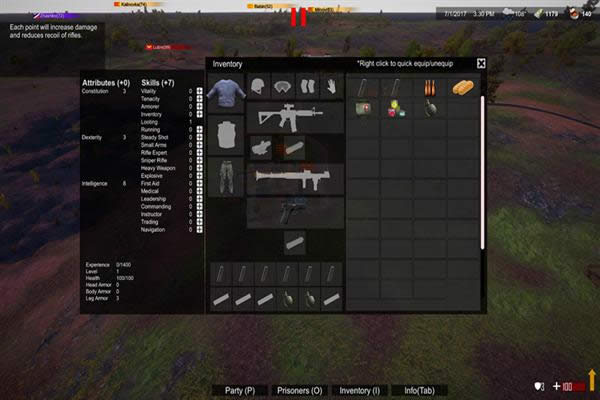Screen dimensions: 600x400
Task: Select the bread loaf in the backpack
Action: point(461,88)
